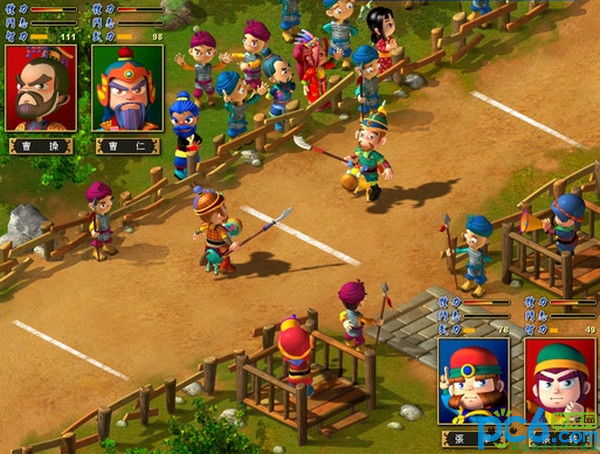Image resolution: width=600 pixels, height=454 pixels.
Task: Select Cao Ren's helmeted portrait (曹仁)
Action: click(127, 88)
